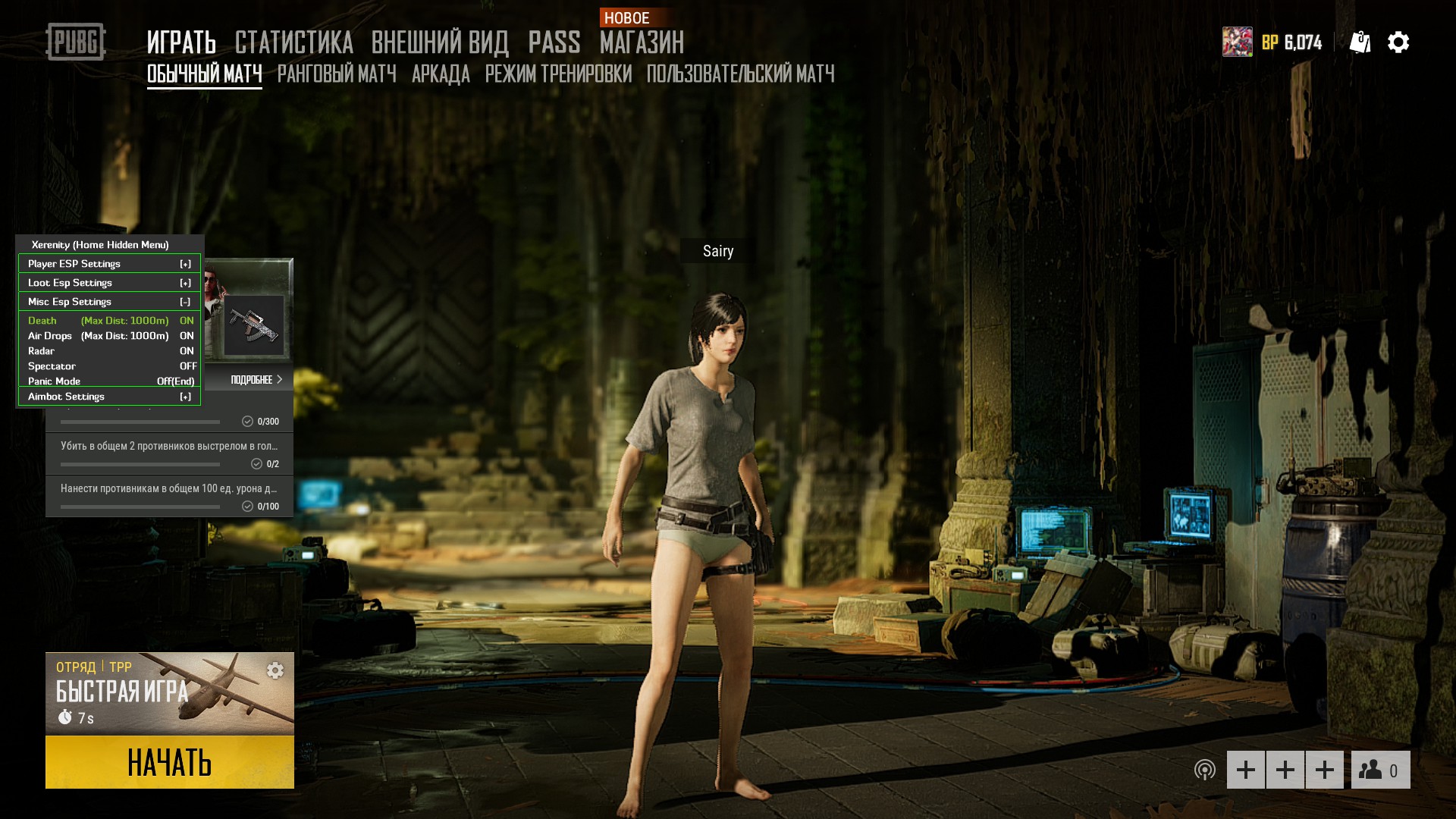Open the player profile avatar
The image size is (1456, 819).
[1237, 42]
